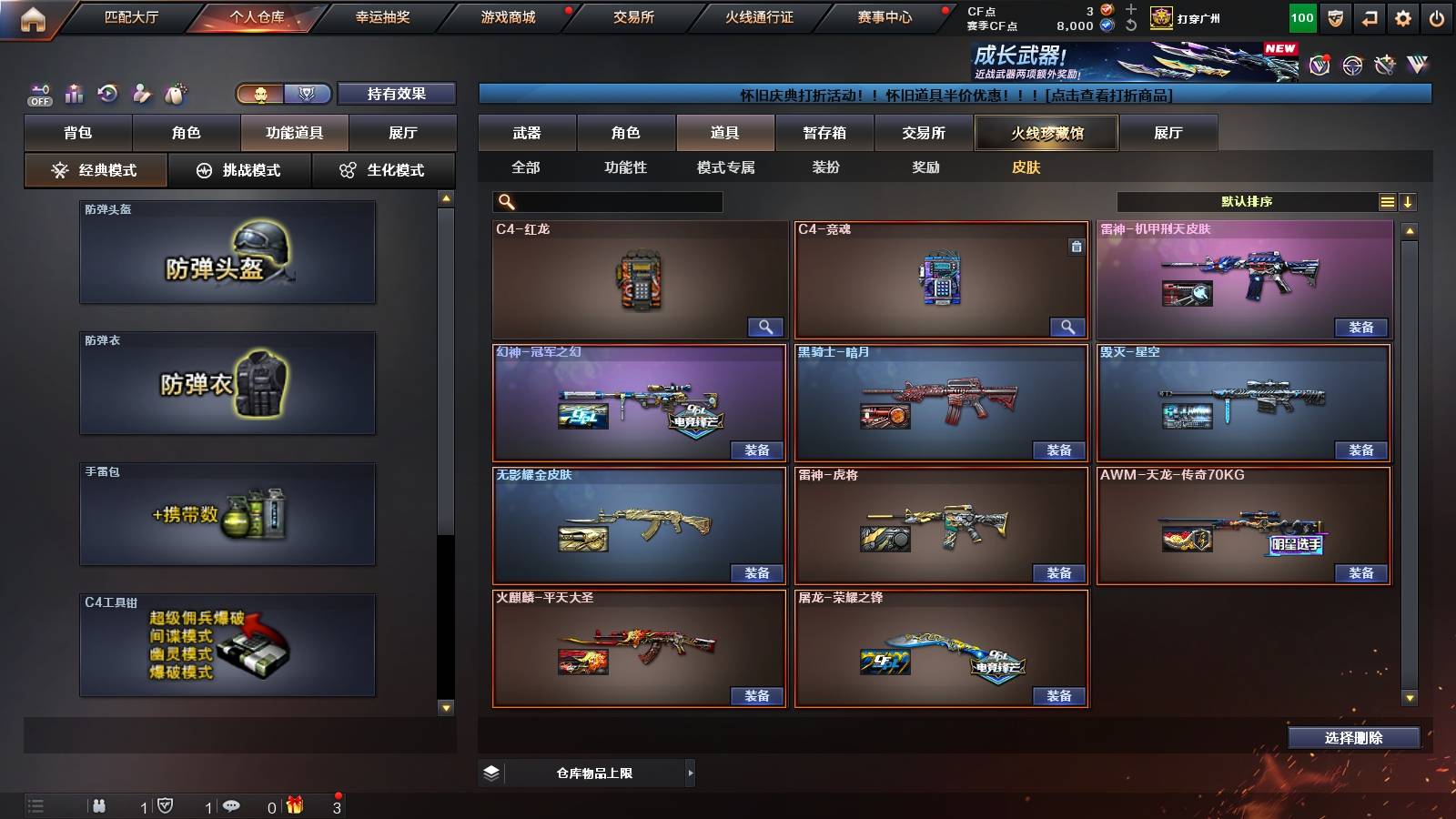
Task: Open the 默认排序 sorting dropdown
Action: click(x=1247, y=201)
